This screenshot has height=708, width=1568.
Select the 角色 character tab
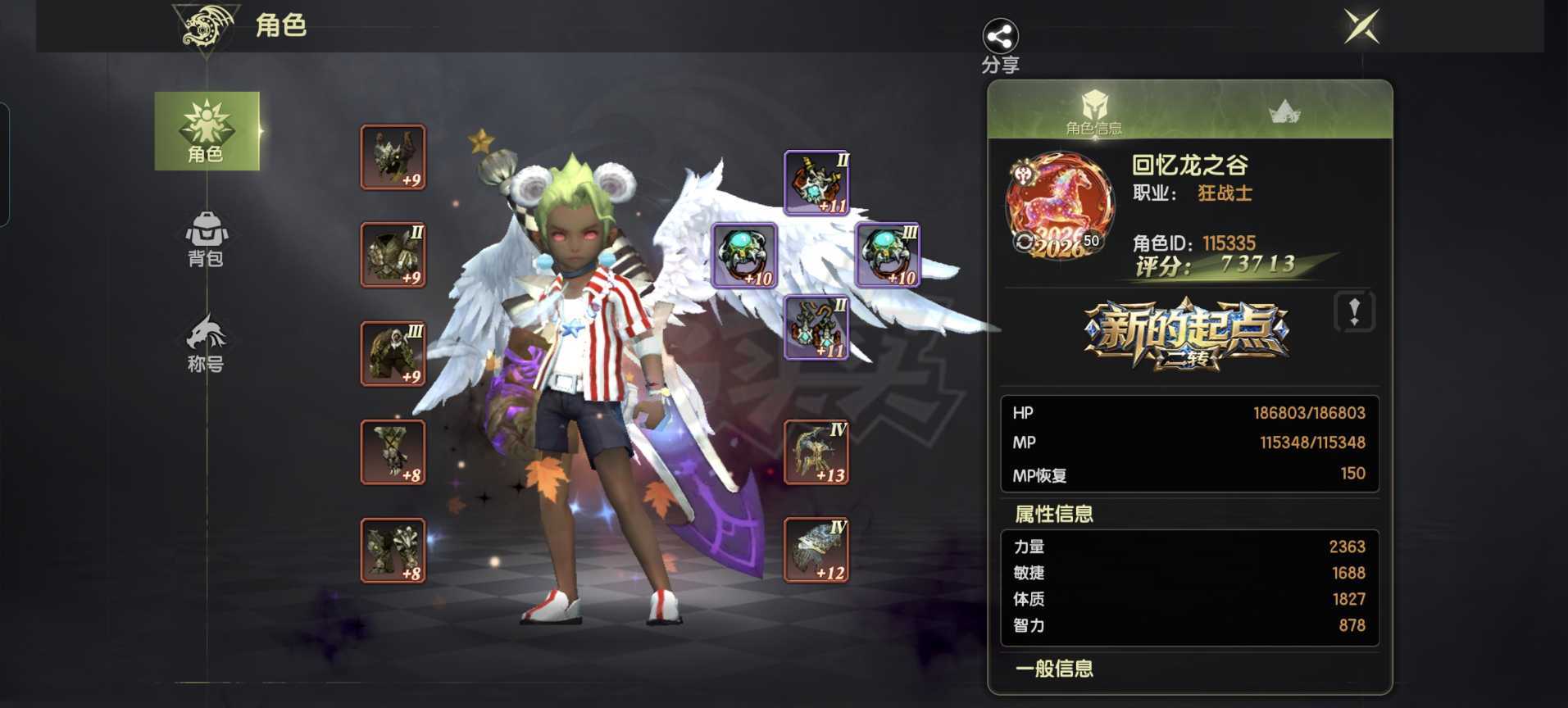(x=207, y=131)
